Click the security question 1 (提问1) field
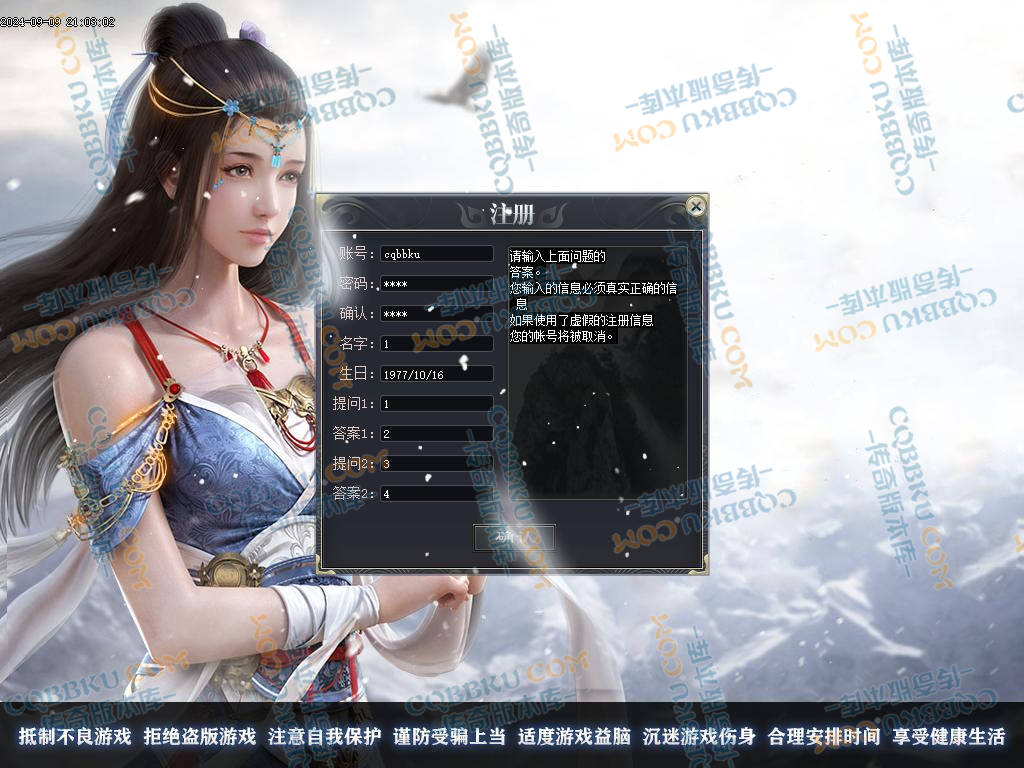1024x768 pixels. [437, 404]
